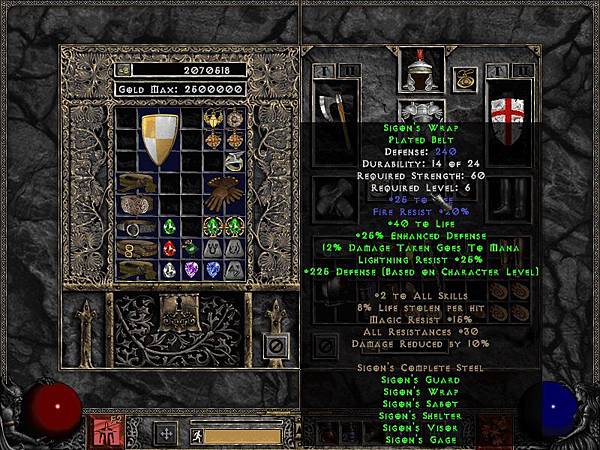Grab the blue sapphire gem
This screenshot has height=450, width=600.
click(213, 270)
